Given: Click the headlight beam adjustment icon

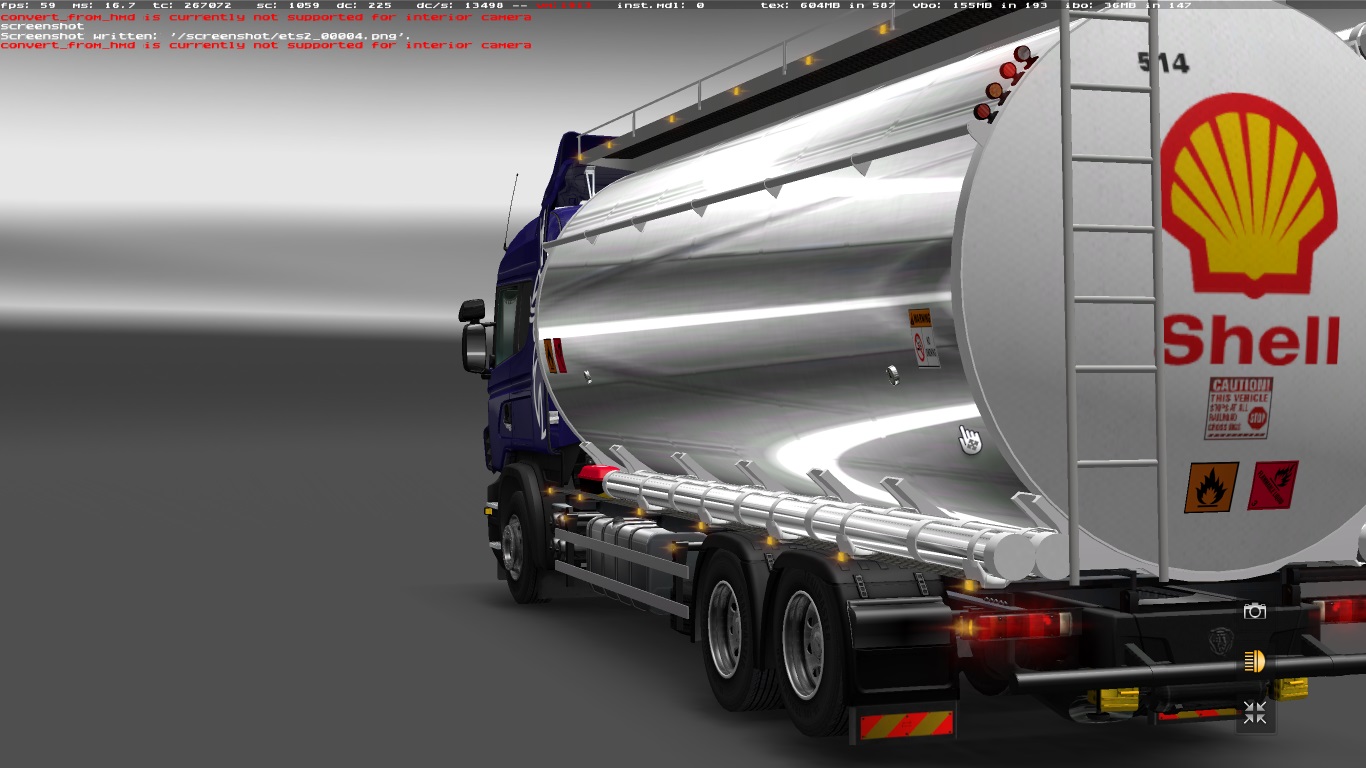Looking at the screenshot, I should point(1254,660).
